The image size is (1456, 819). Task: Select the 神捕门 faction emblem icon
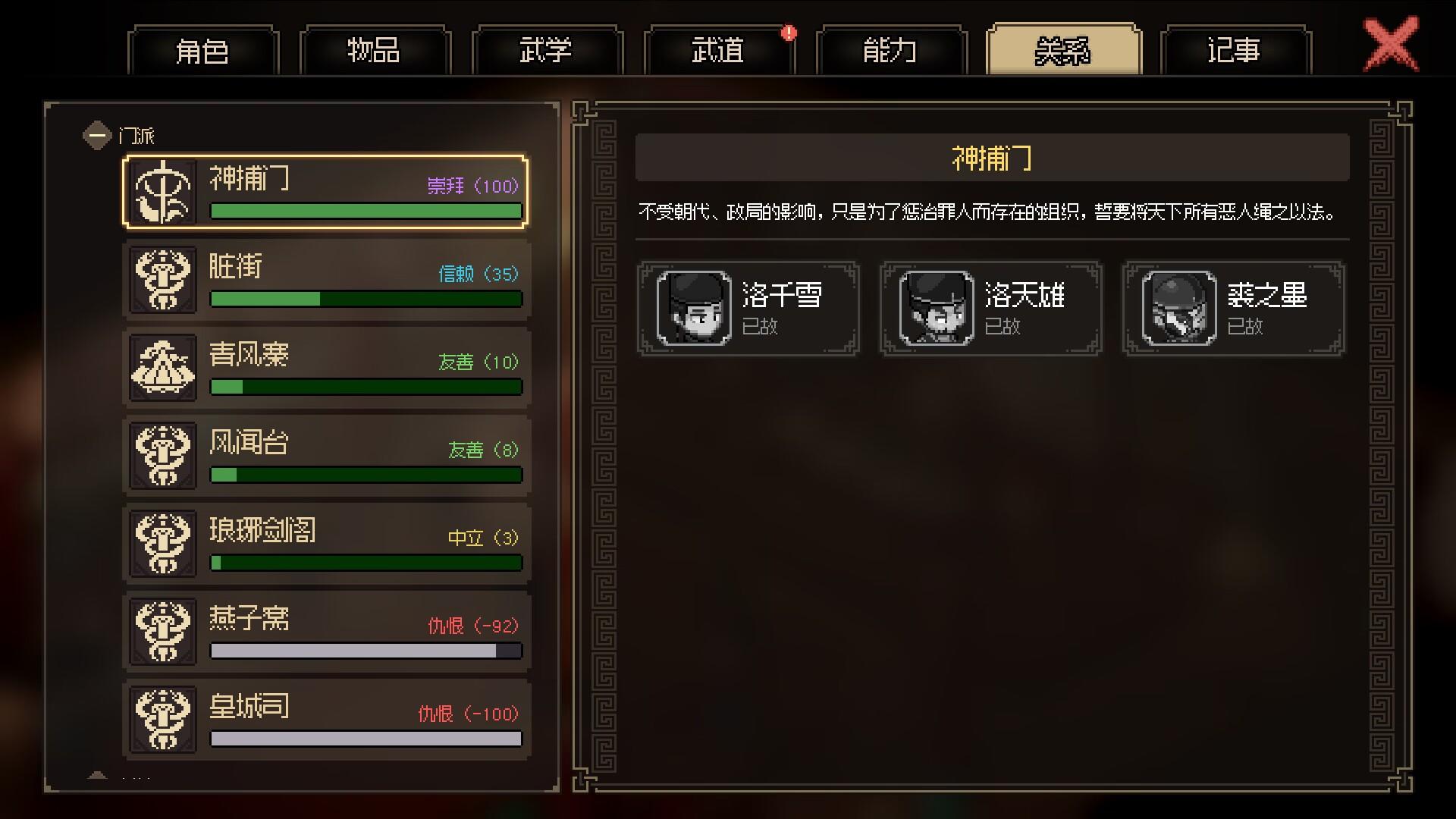tap(162, 191)
